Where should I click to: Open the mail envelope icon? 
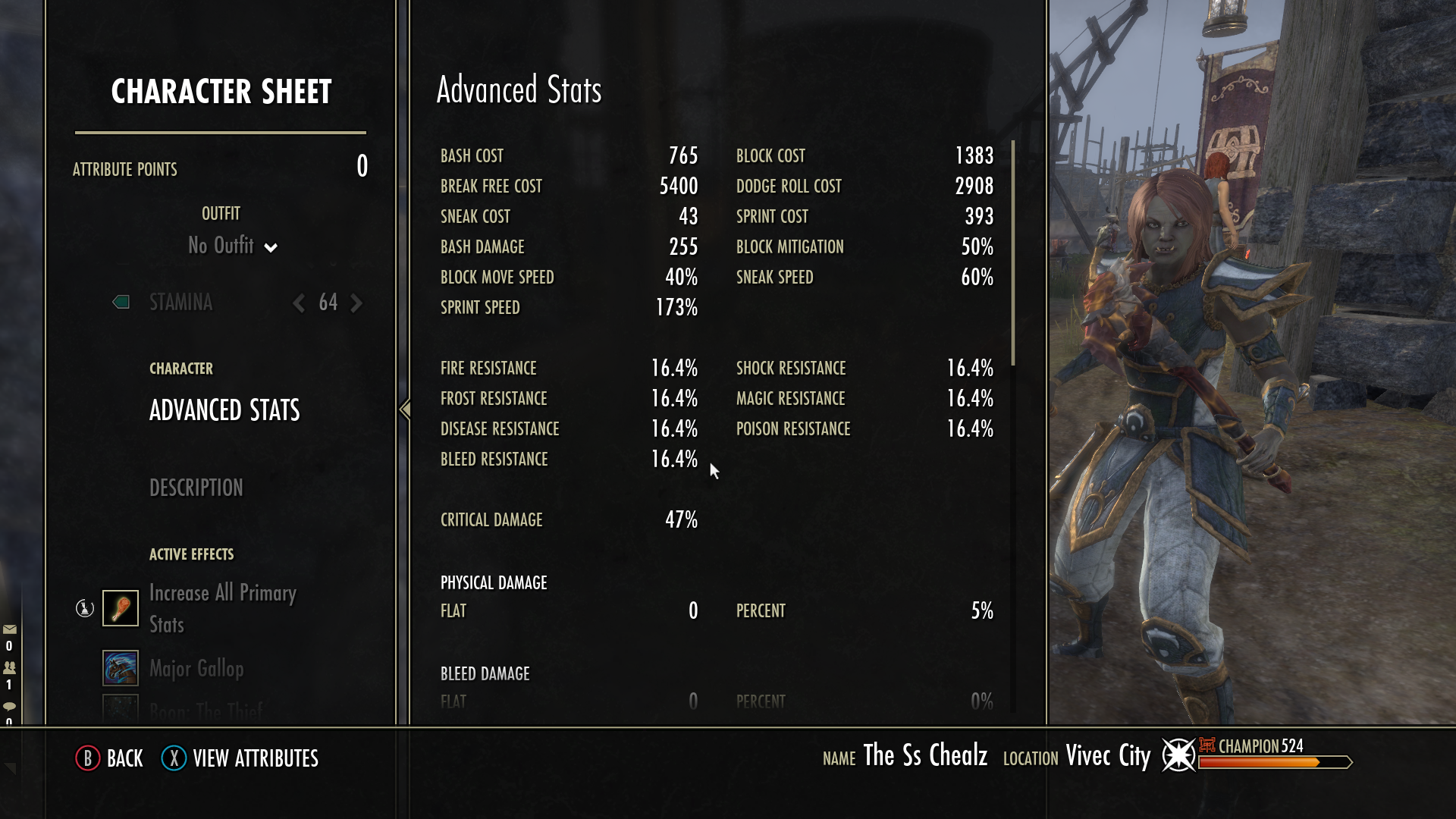(x=10, y=629)
